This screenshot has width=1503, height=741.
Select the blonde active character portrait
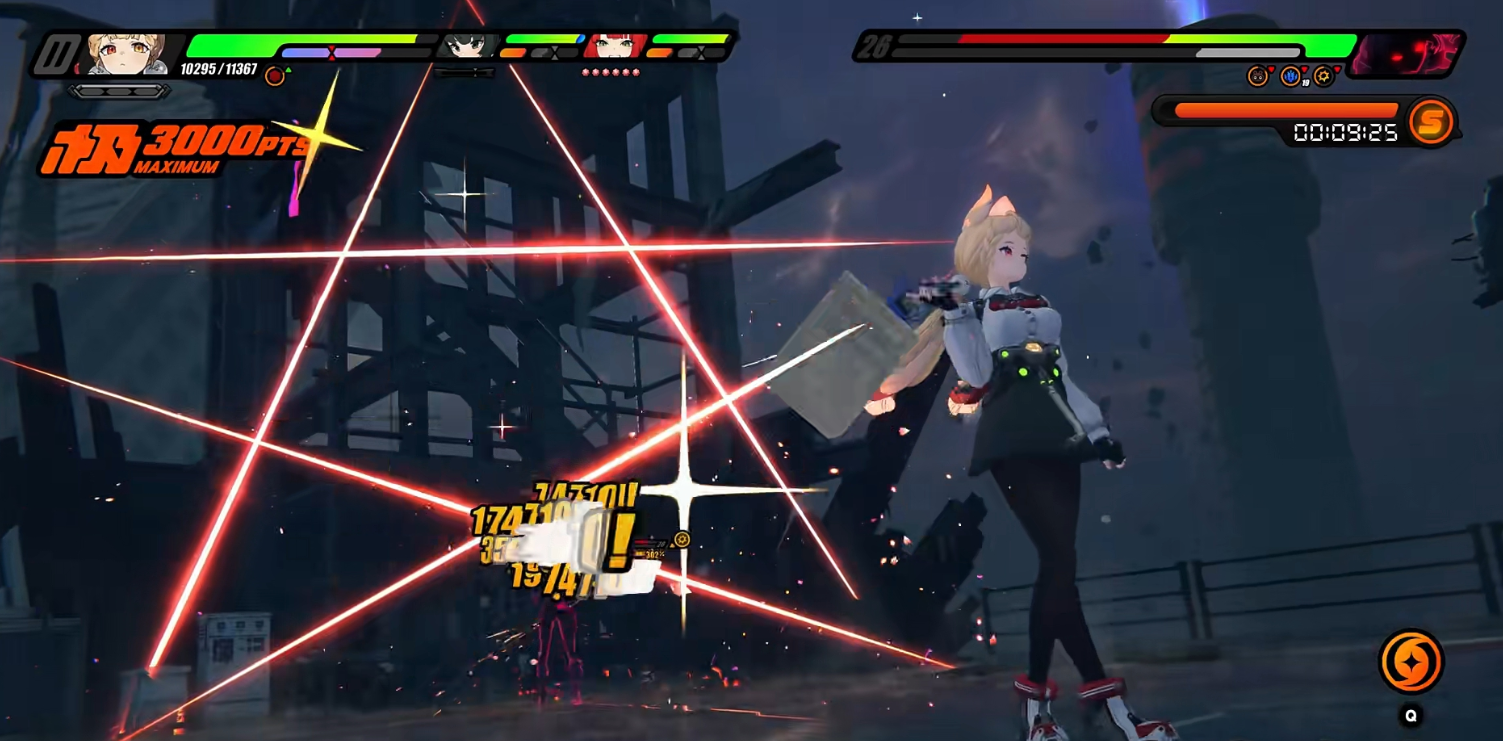(x=126, y=54)
